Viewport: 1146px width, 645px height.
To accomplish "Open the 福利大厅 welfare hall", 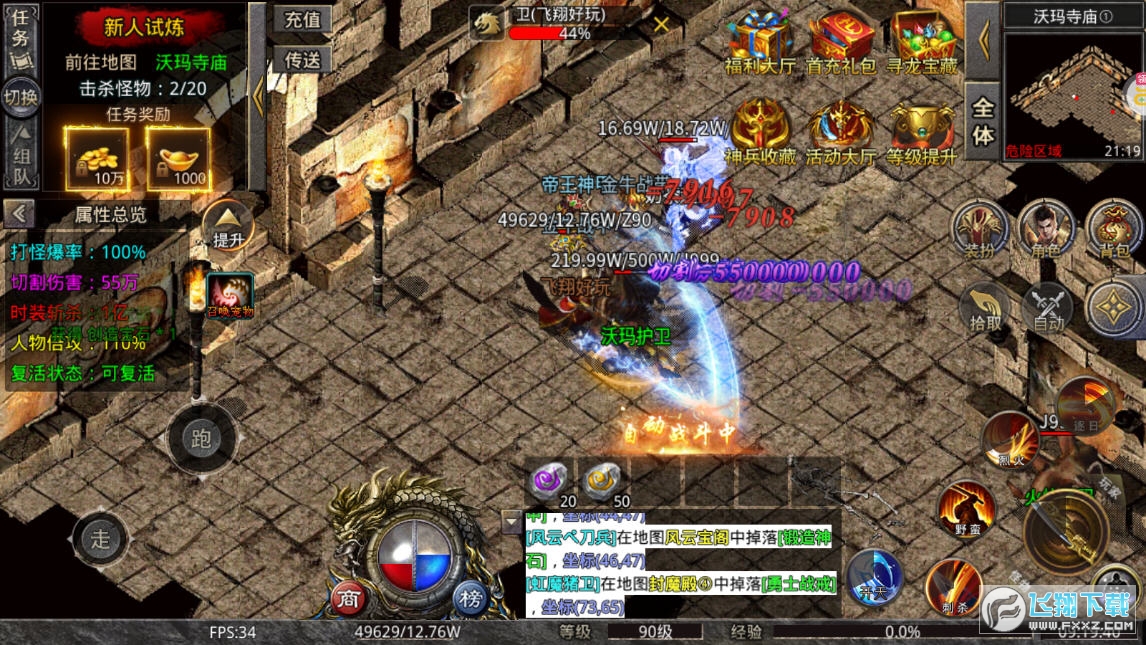I will [759, 43].
